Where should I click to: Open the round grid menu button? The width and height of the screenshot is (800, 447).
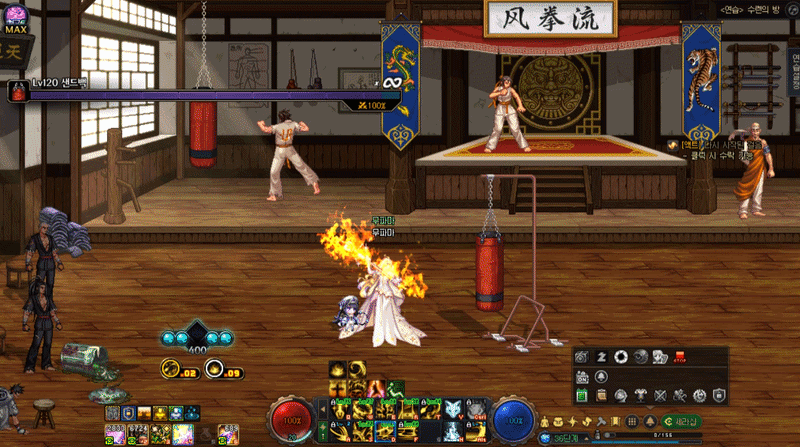[632, 421]
